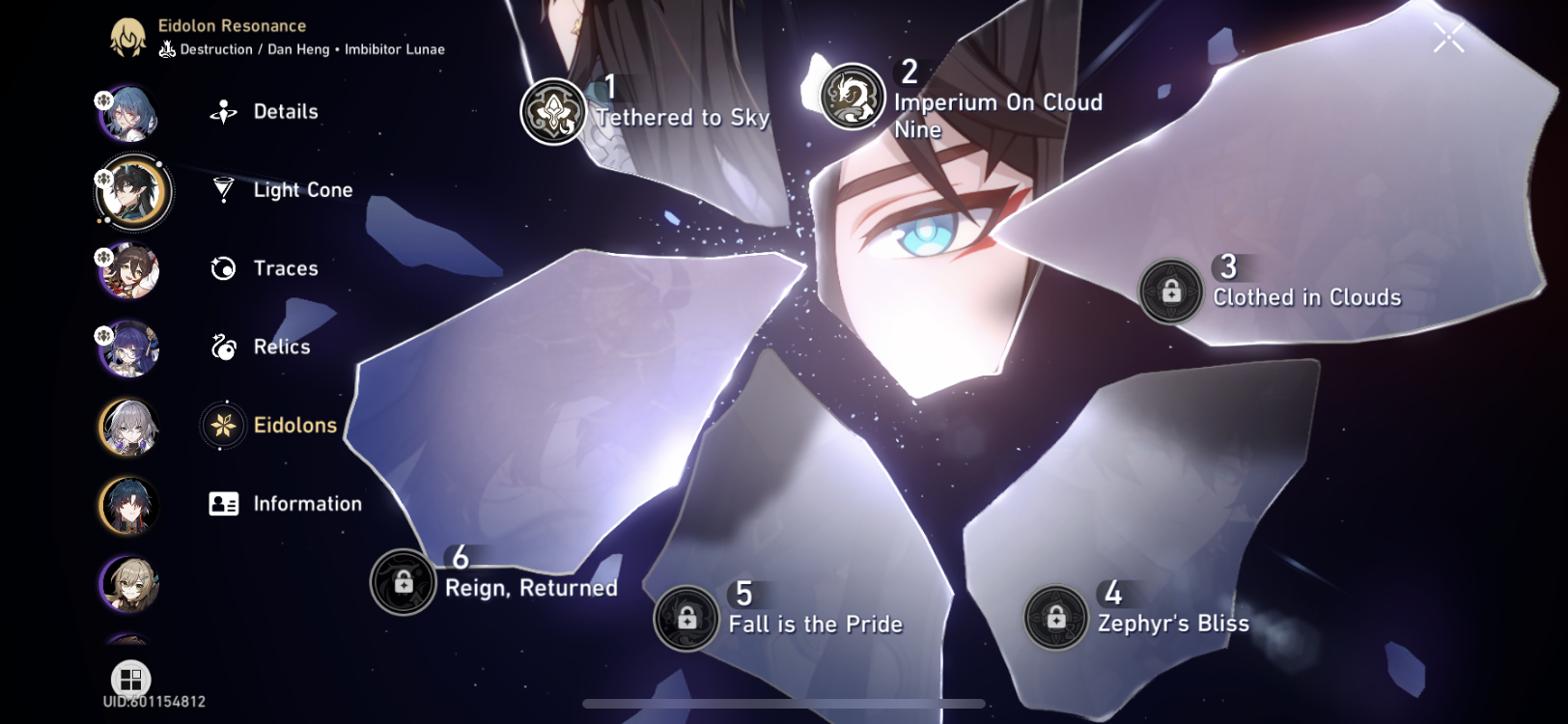The width and height of the screenshot is (1568, 724).
Task: Select the Light Cone funnel icon
Action: click(222, 190)
